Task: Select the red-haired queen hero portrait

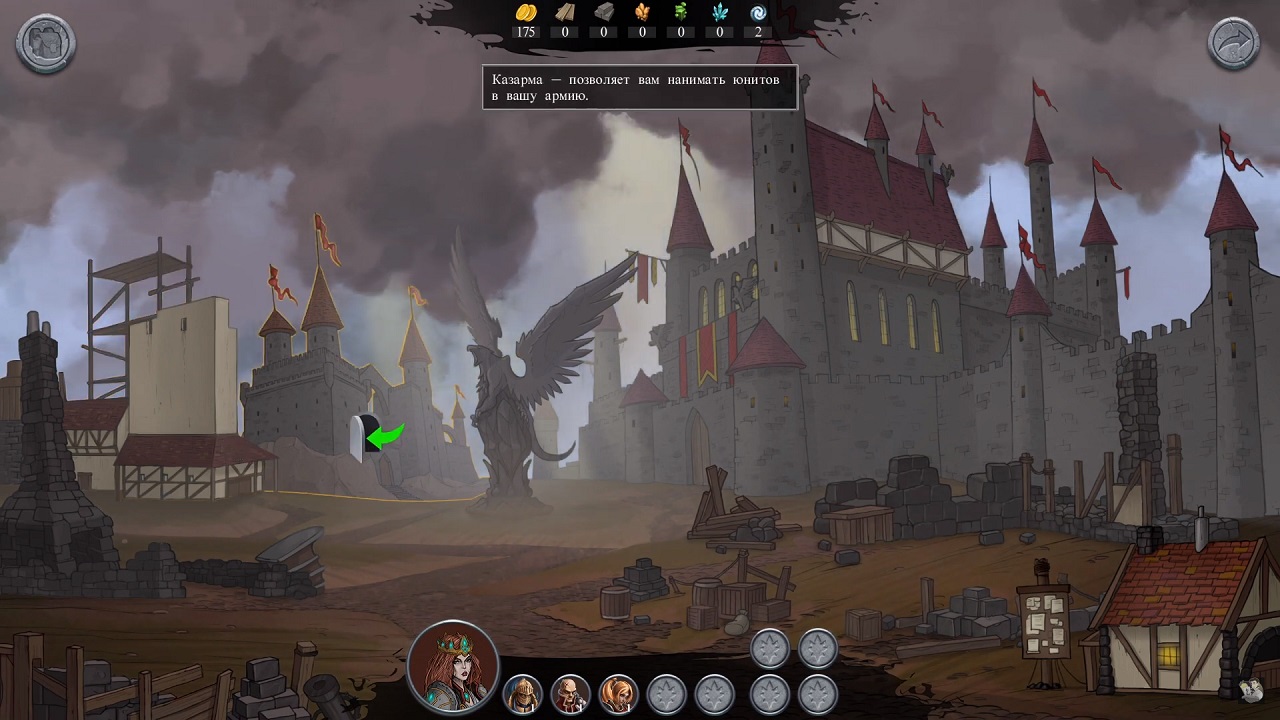Action: (x=453, y=665)
